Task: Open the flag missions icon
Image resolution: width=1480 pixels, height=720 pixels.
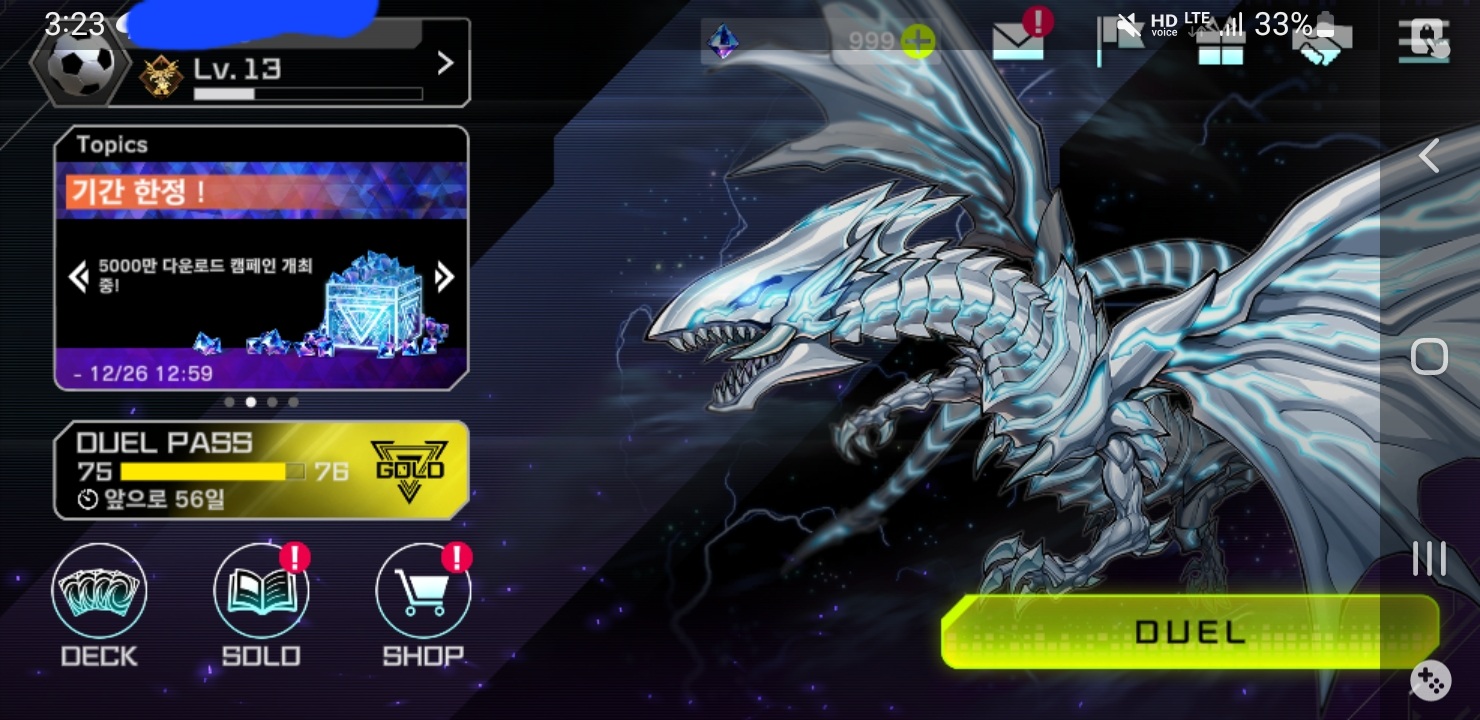Action: pos(1118,42)
